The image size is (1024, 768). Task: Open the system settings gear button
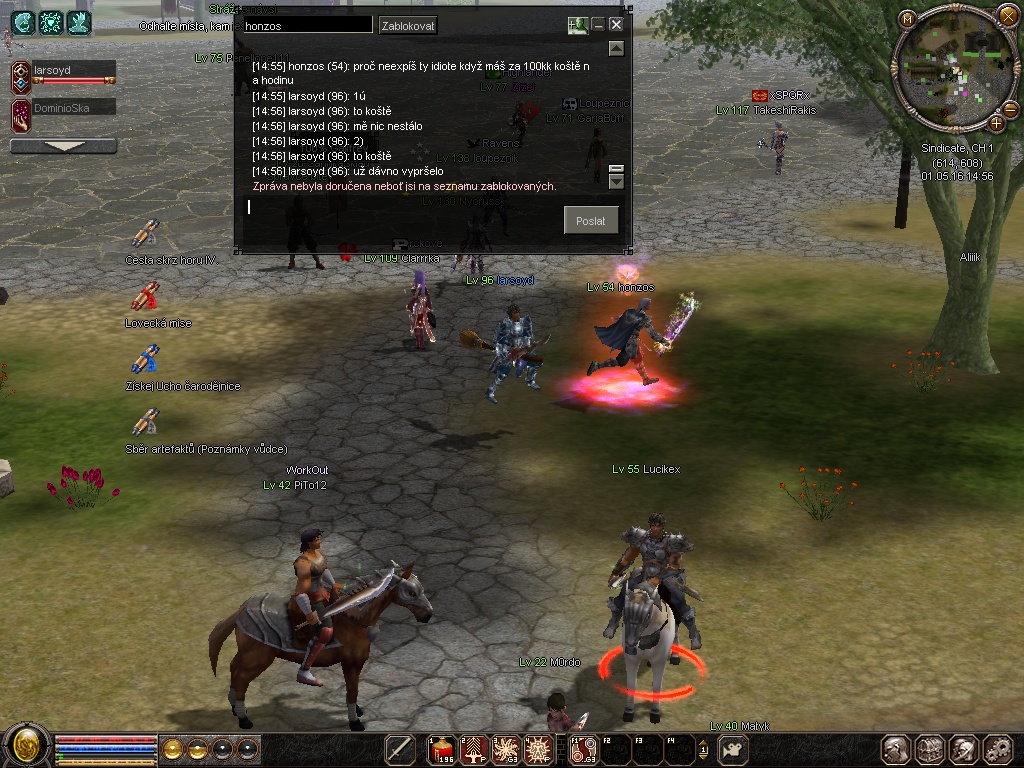point(997,749)
